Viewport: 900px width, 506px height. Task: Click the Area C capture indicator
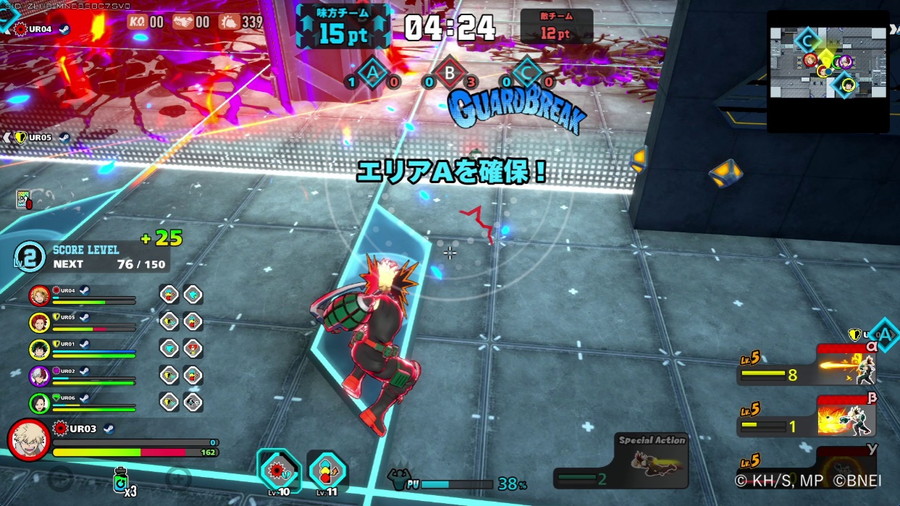pos(525,73)
